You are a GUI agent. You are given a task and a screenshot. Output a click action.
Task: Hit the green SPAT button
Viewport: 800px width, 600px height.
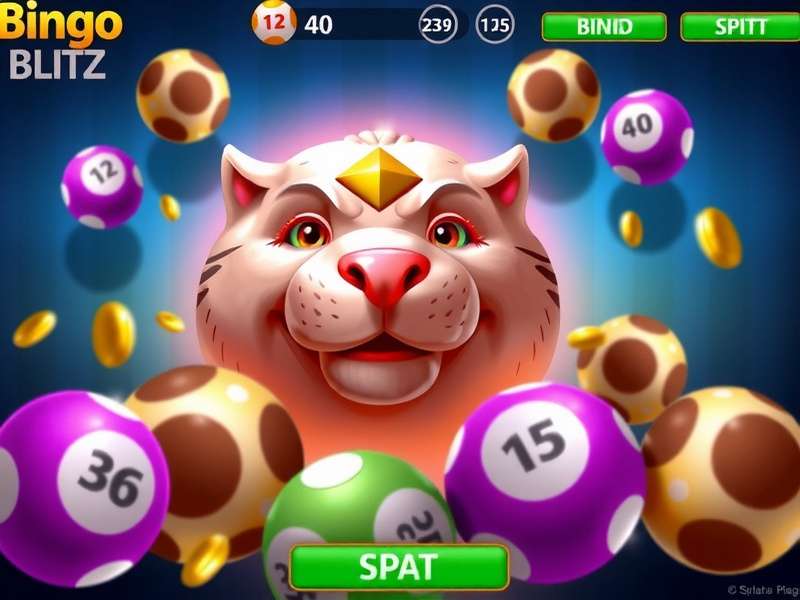pyautogui.click(x=398, y=567)
